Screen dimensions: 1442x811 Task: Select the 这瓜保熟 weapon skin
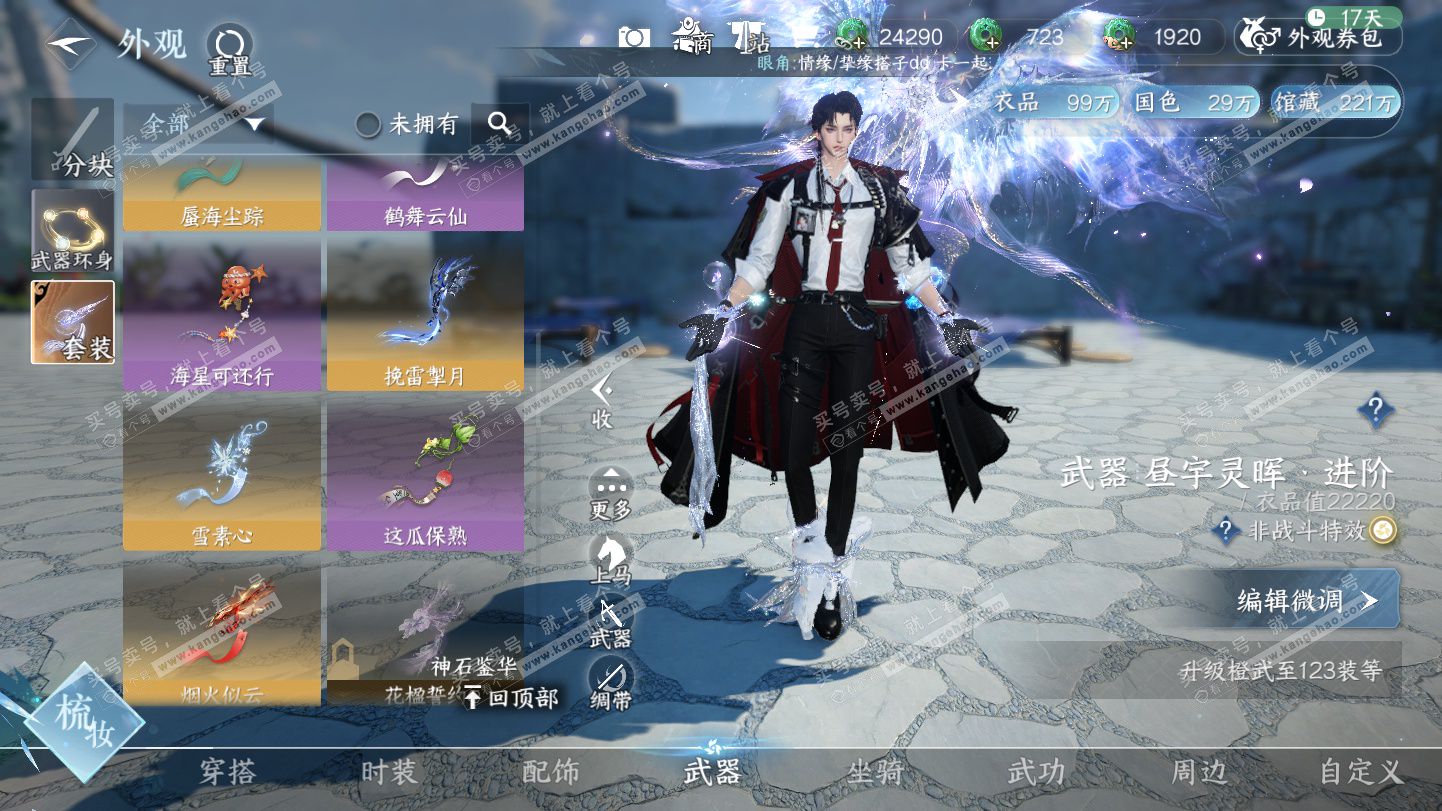point(425,474)
